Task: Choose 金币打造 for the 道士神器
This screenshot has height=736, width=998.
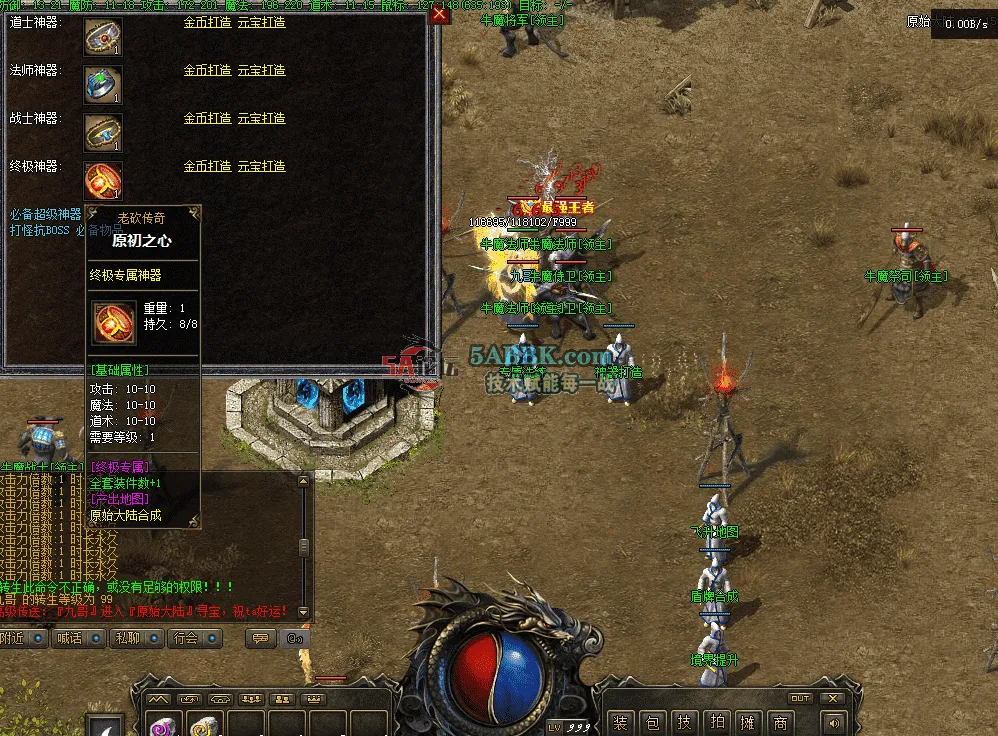Action: (207, 22)
